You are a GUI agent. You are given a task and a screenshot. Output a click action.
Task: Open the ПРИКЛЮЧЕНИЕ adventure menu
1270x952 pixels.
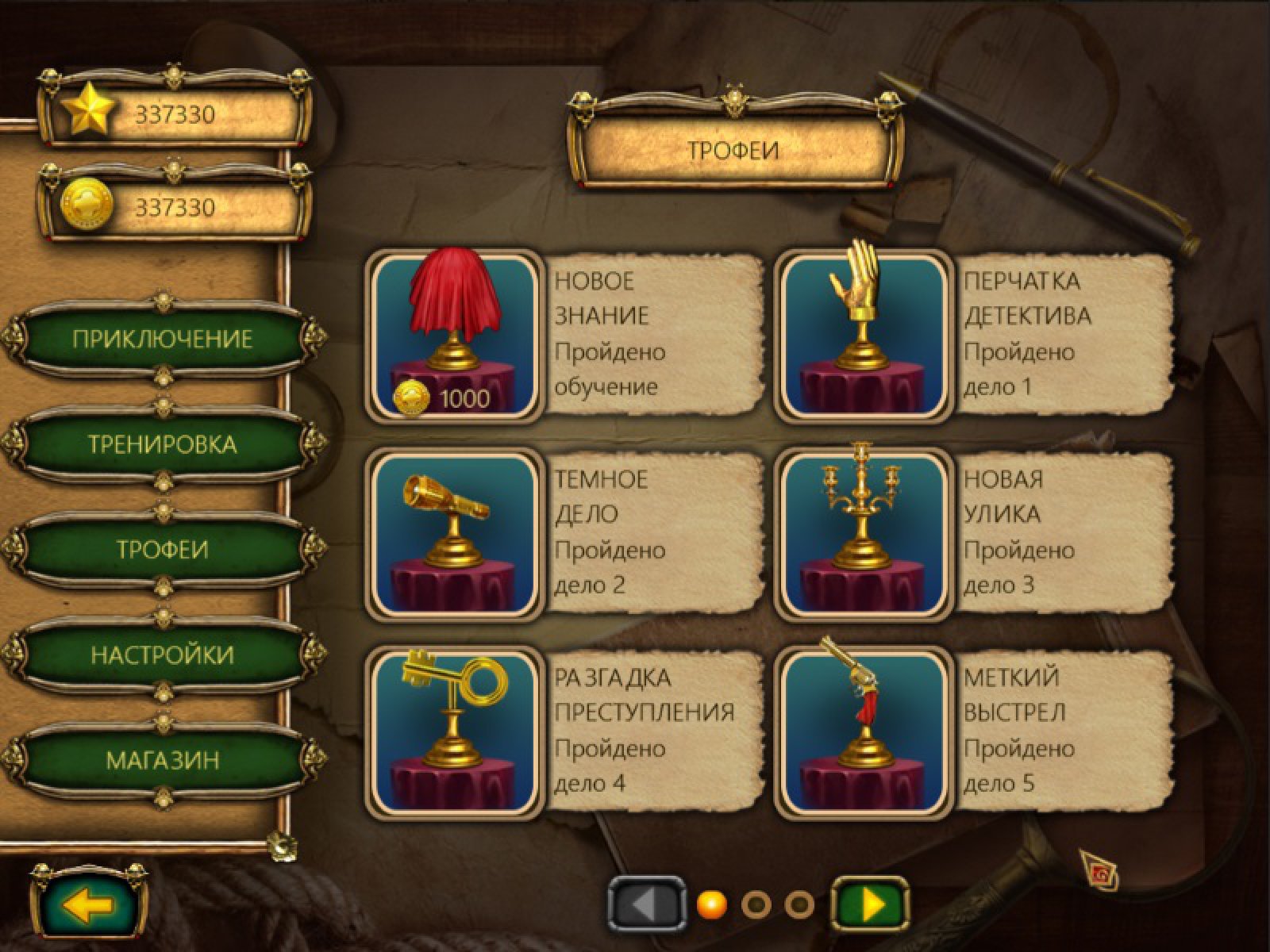(x=162, y=340)
